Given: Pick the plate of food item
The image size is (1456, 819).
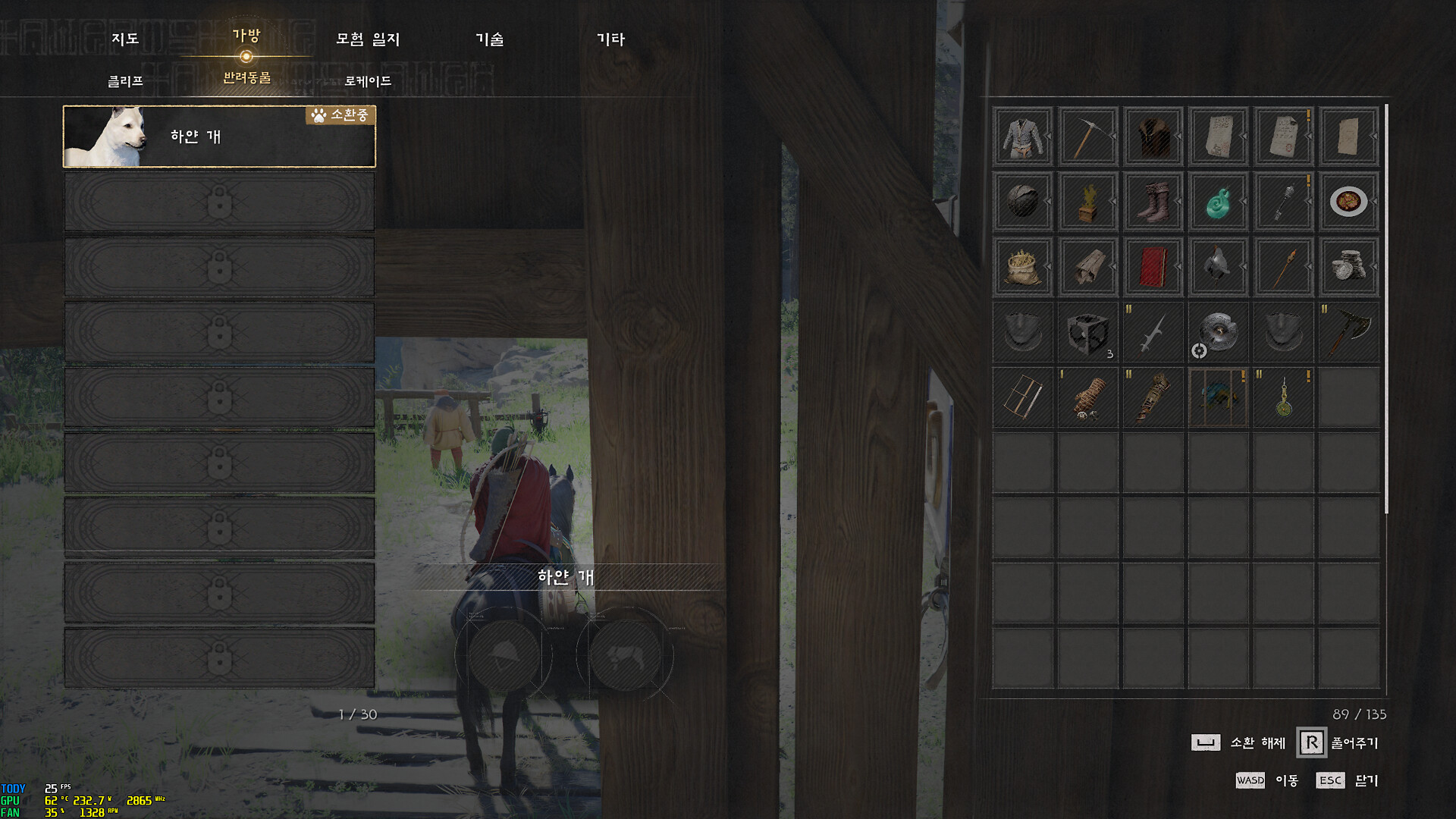Looking at the screenshot, I should (x=1348, y=202).
